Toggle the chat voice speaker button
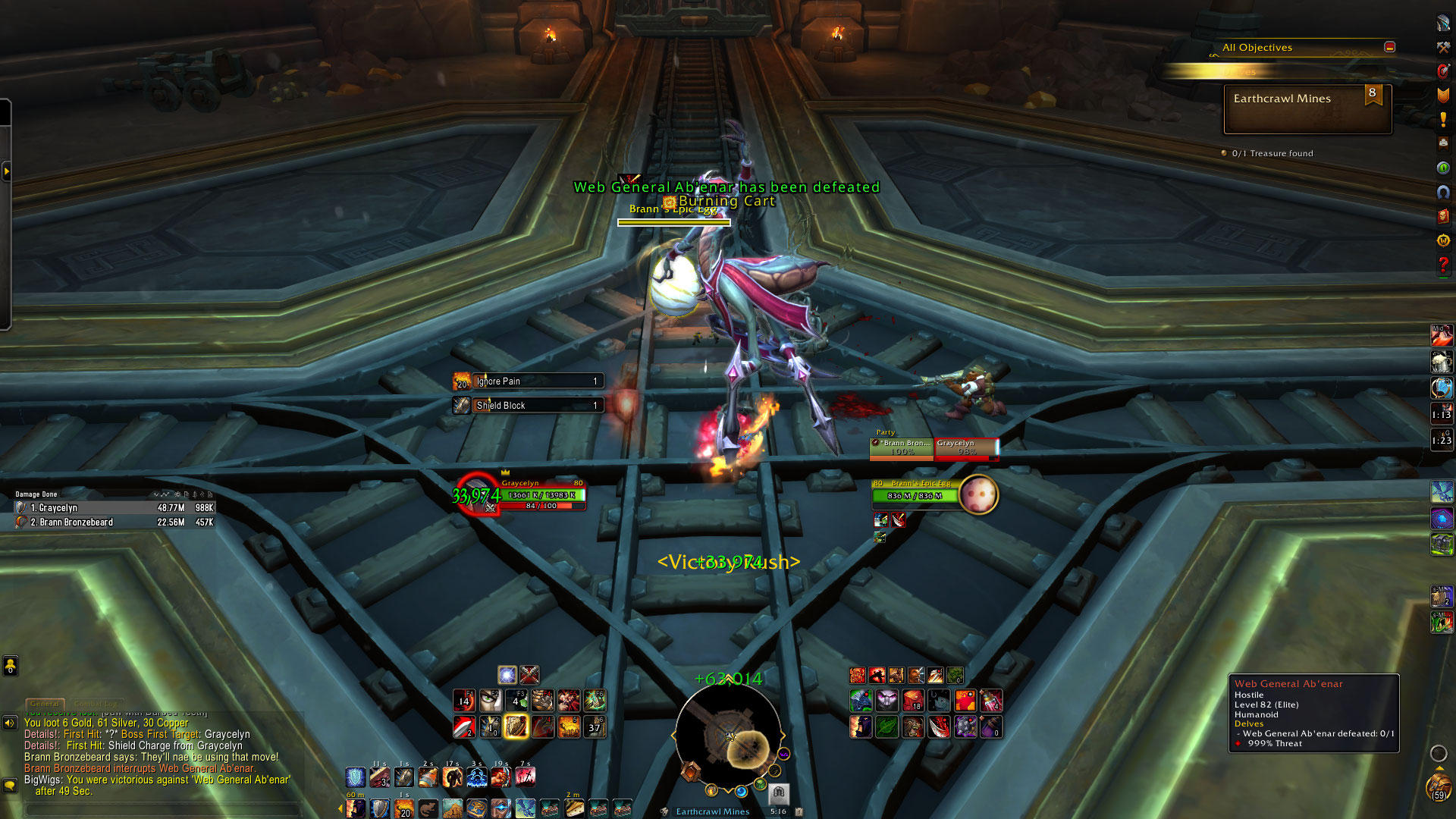 (x=10, y=723)
